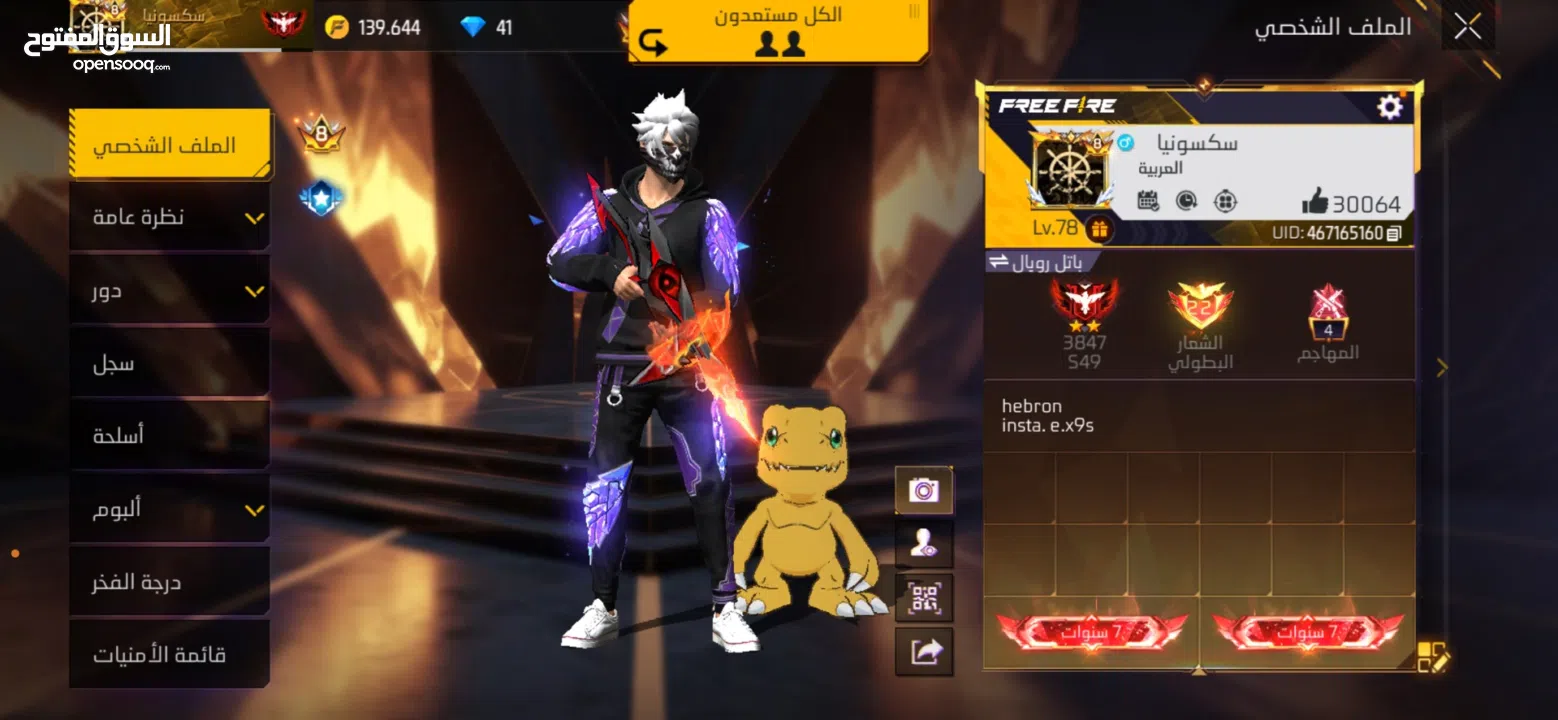
Task: Click the edit icon at showcase corner
Action: (x=1432, y=657)
